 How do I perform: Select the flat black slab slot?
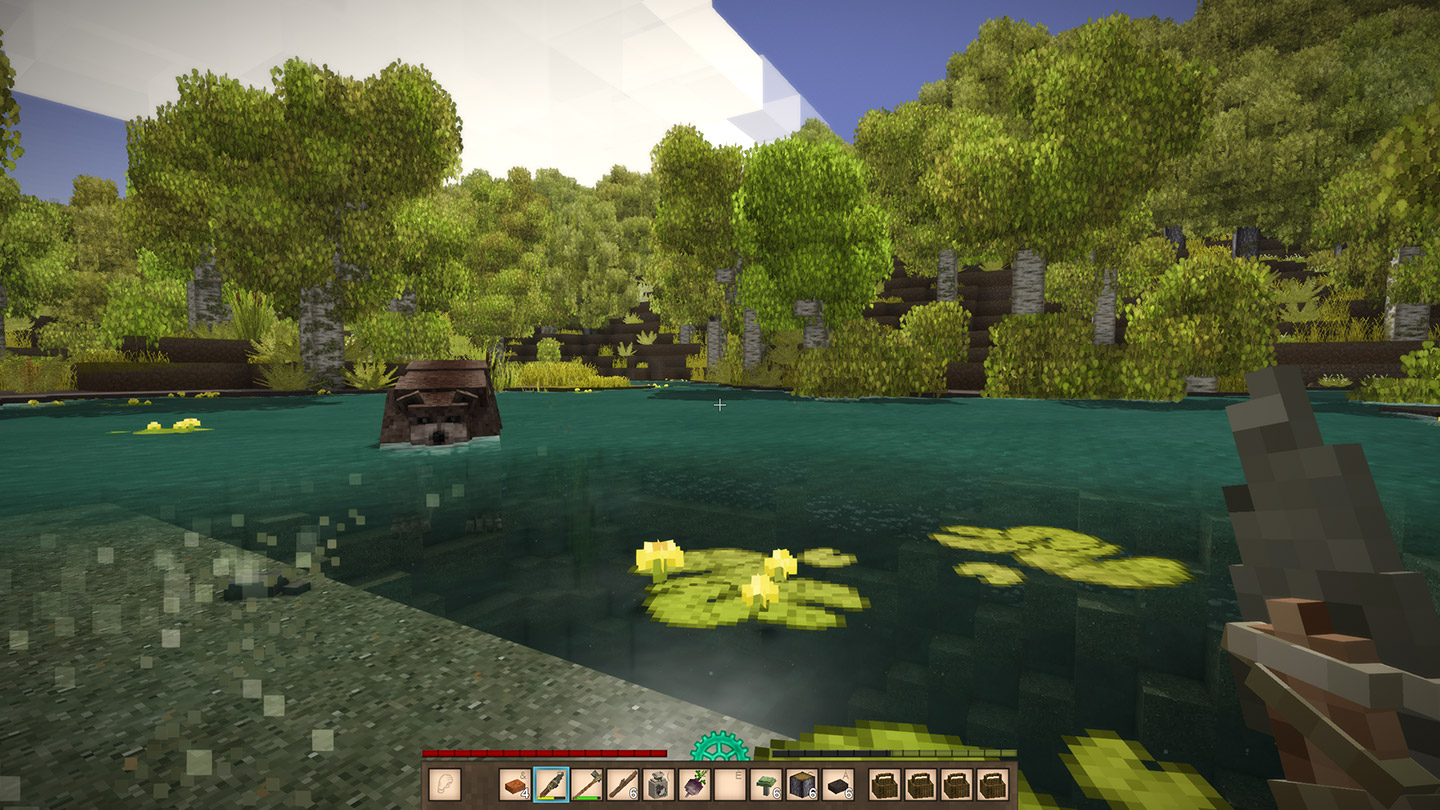click(839, 784)
